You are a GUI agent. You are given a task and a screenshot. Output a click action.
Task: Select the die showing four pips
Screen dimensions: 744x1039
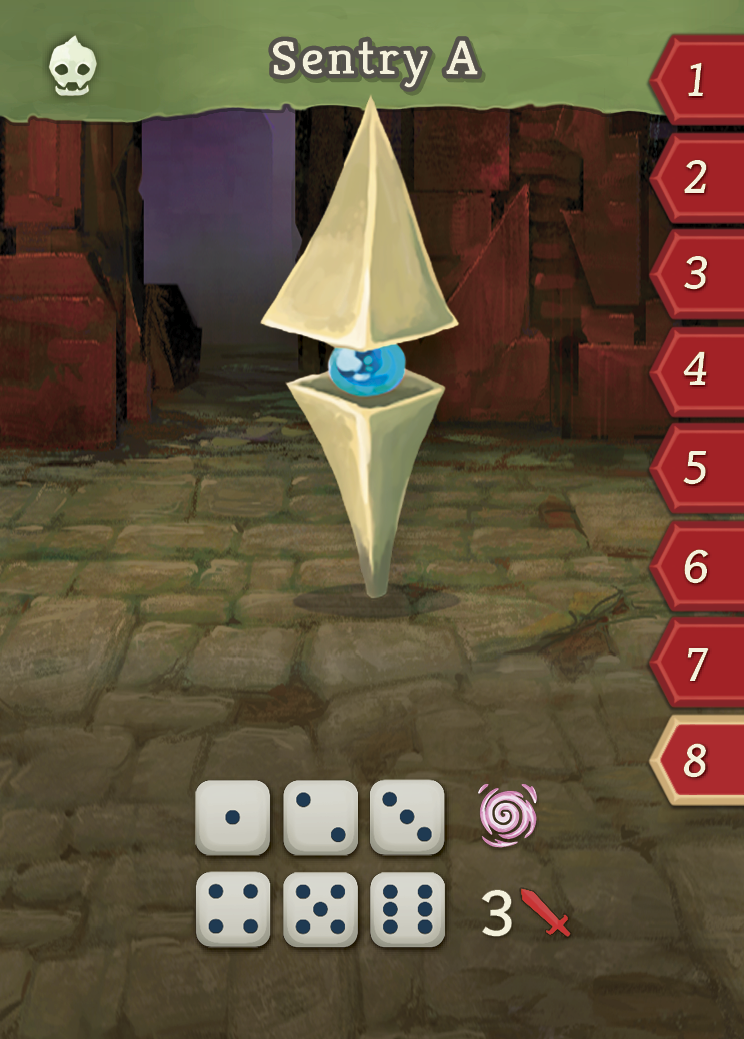click(x=232, y=909)
